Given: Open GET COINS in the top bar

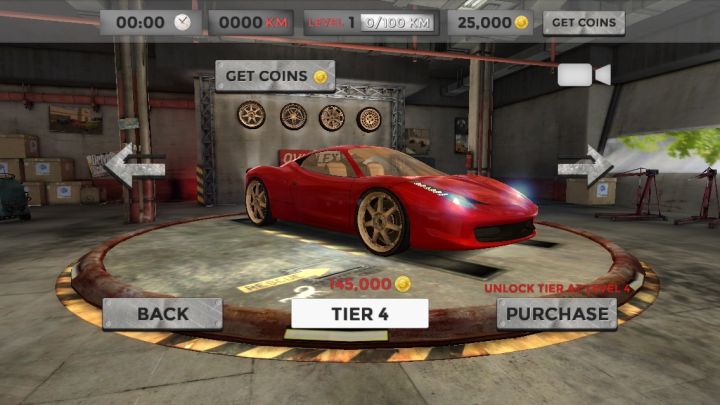Looking at the screenshot, I should point(583,22).
